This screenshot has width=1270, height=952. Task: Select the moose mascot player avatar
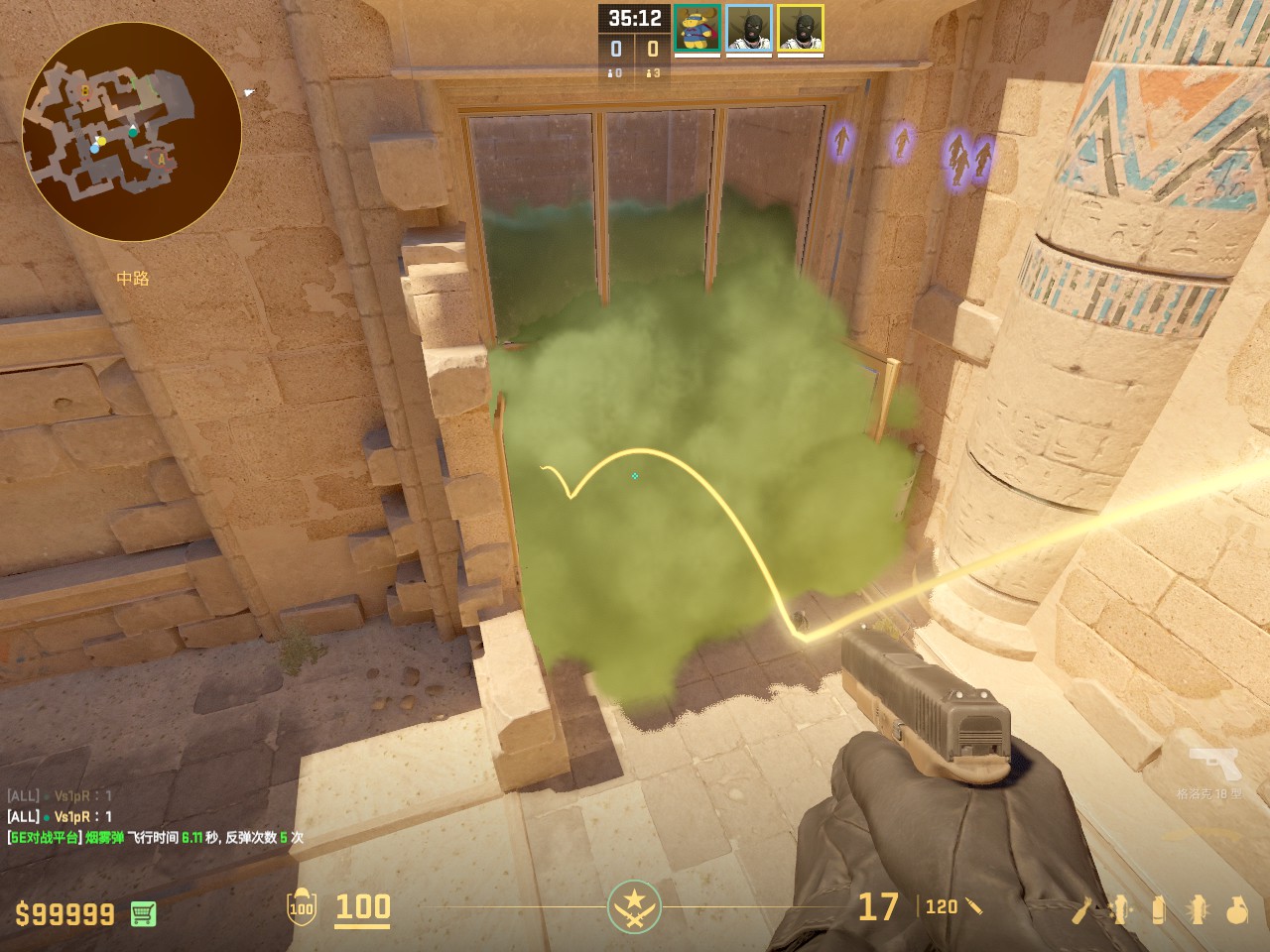coord(698,29)
